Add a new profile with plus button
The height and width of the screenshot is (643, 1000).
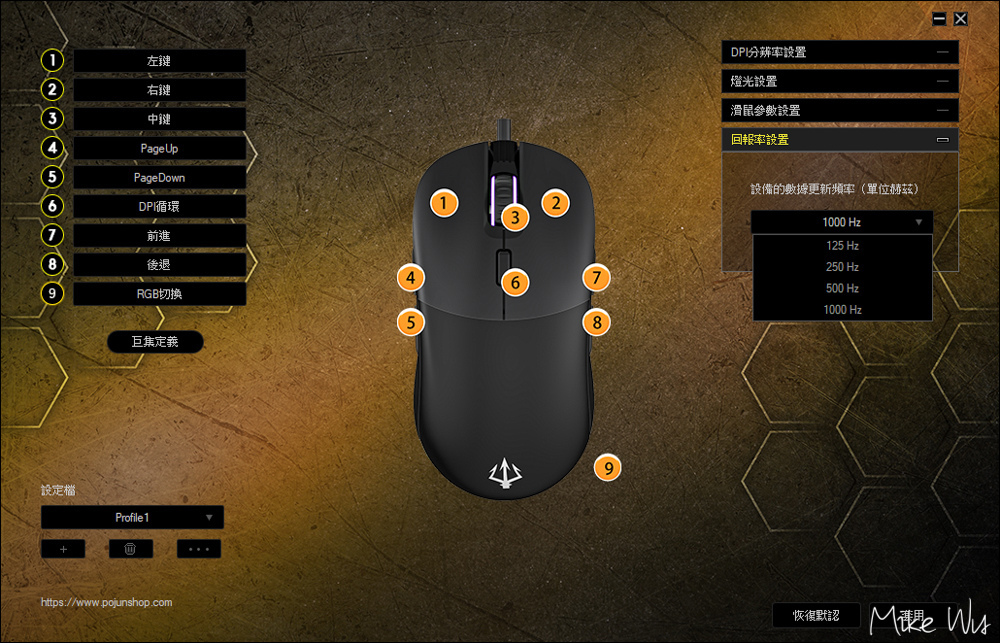pos(63,549)
